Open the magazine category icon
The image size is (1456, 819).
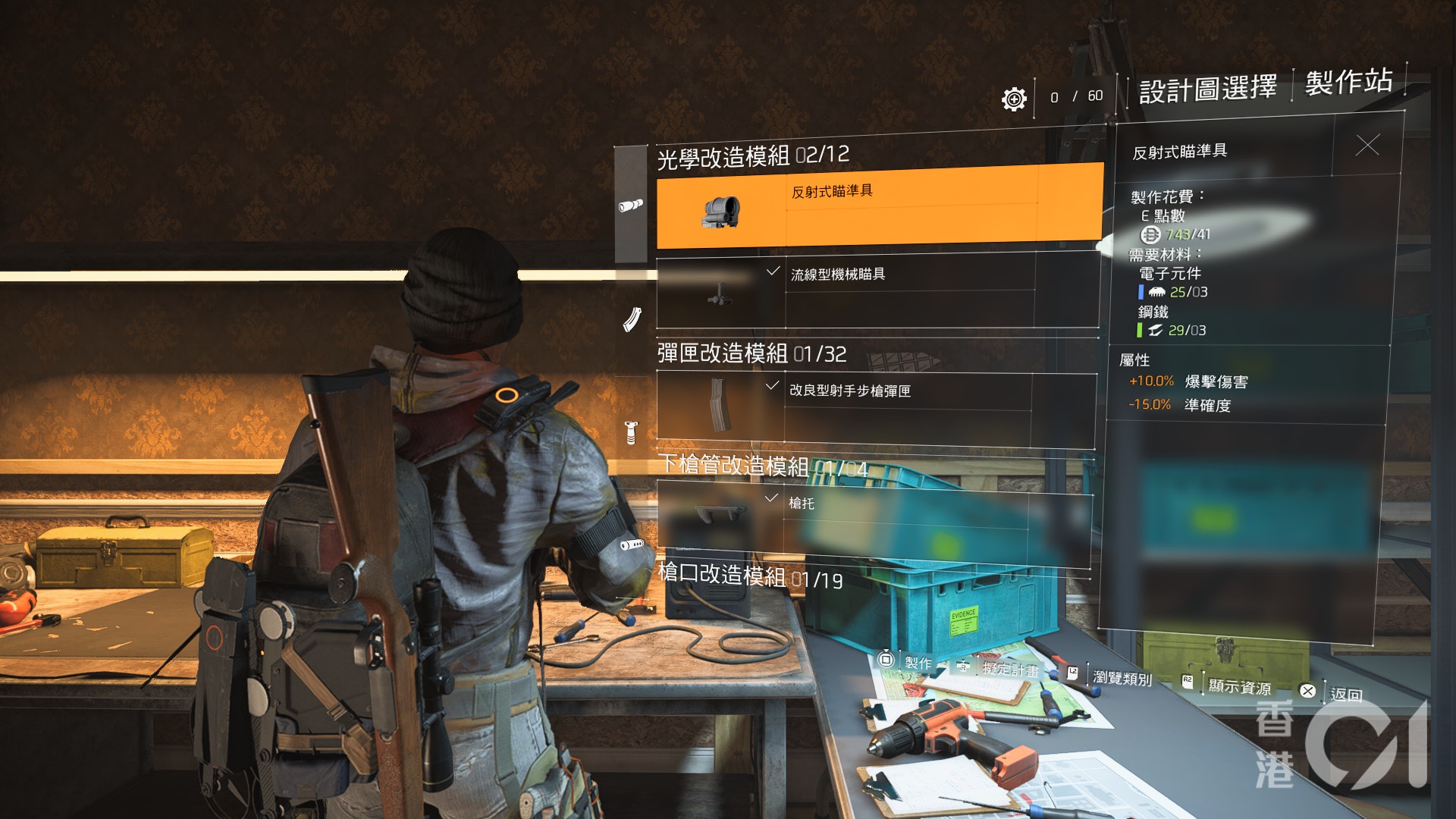[631, 320]
